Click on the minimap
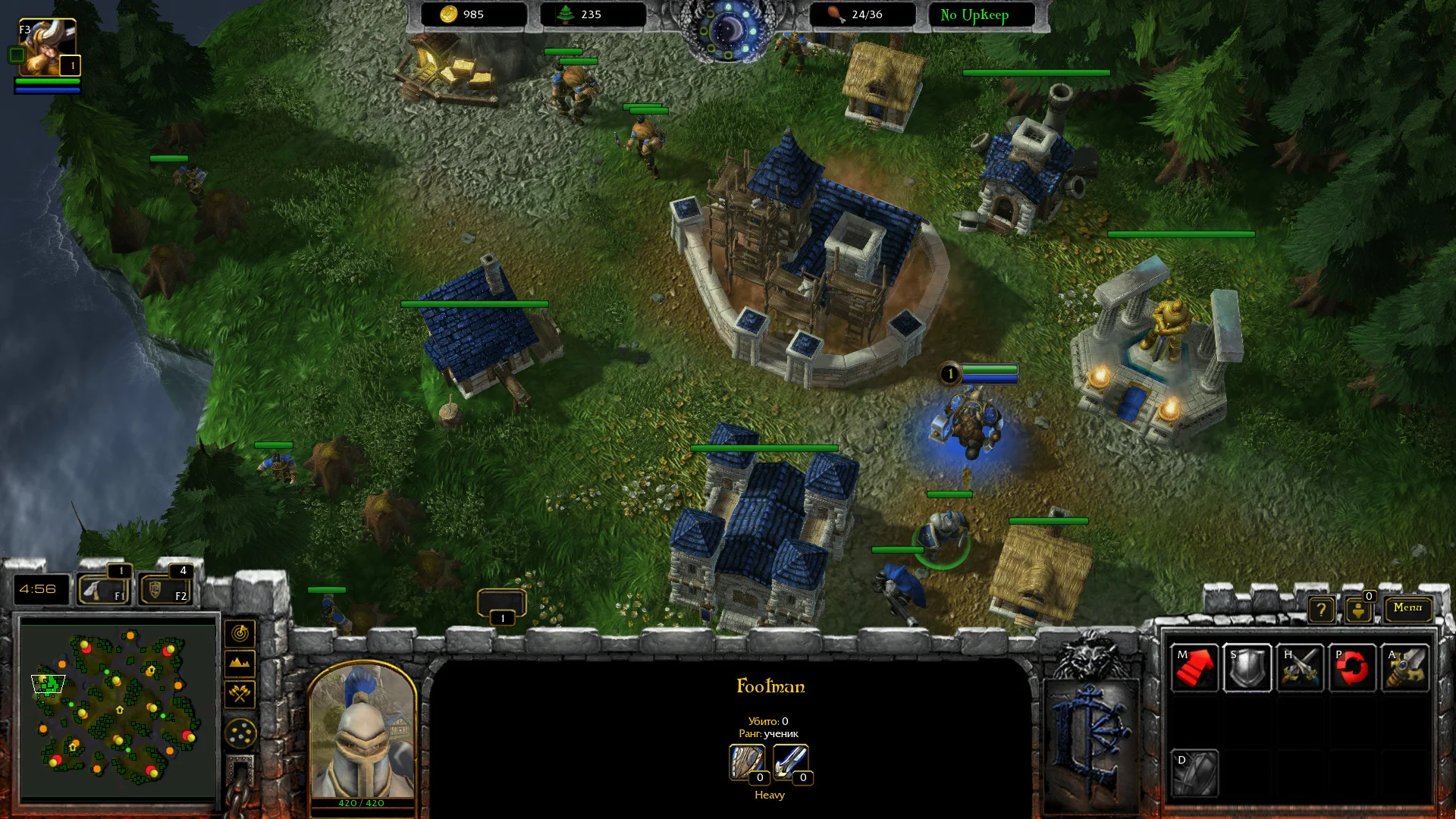The height and width of the screenshot is (819, 1456). tap(118, 709)
